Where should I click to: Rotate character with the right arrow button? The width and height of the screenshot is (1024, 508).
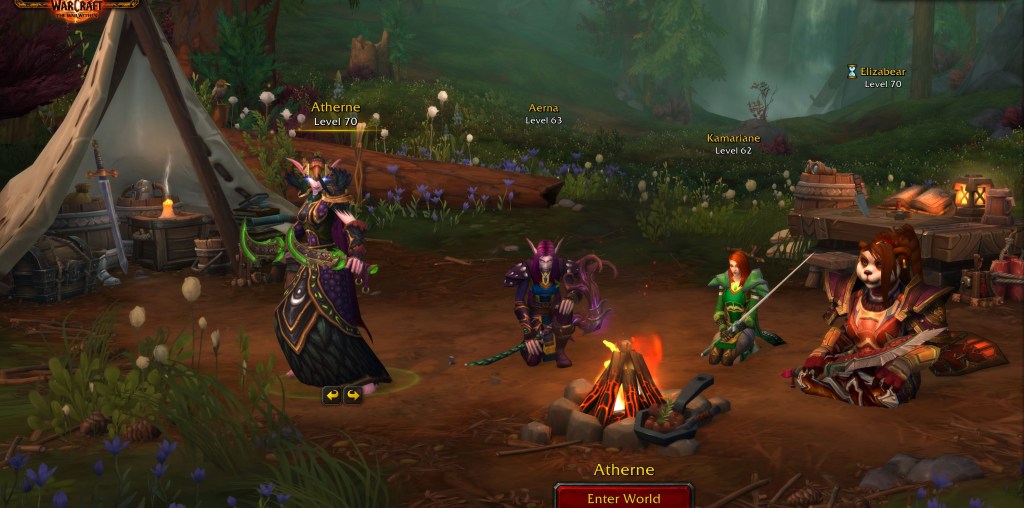352,395
